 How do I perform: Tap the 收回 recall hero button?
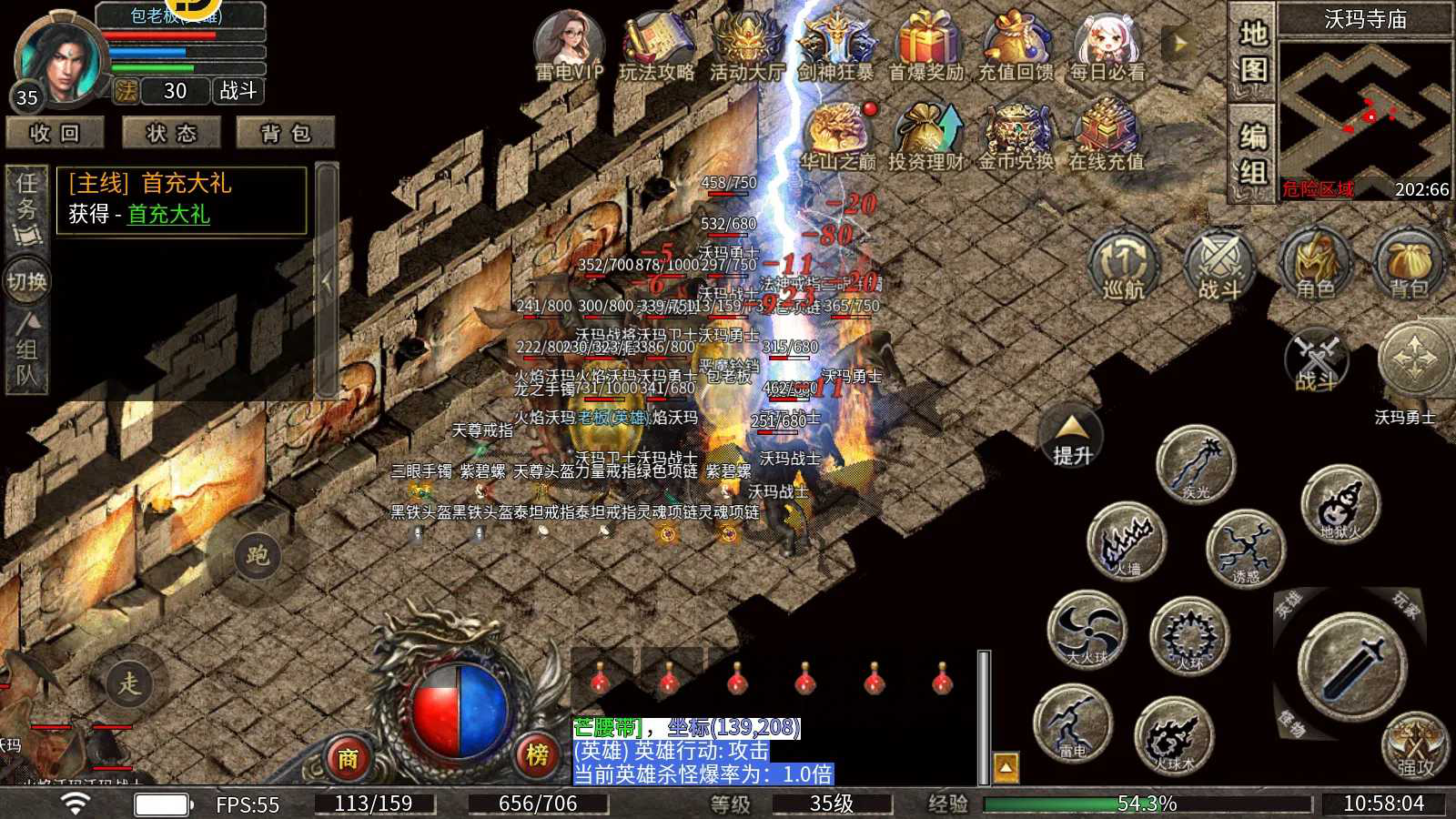tap(55, 134)
